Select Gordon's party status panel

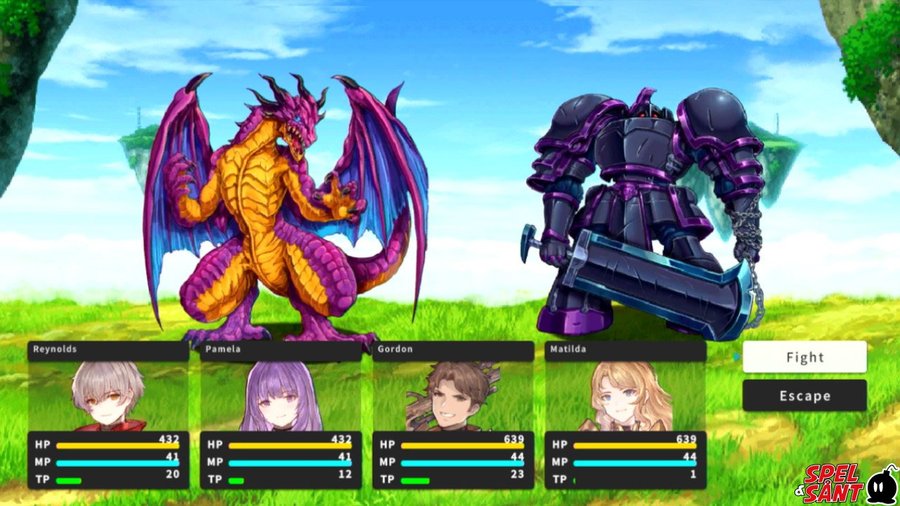[x=453, y=415]
